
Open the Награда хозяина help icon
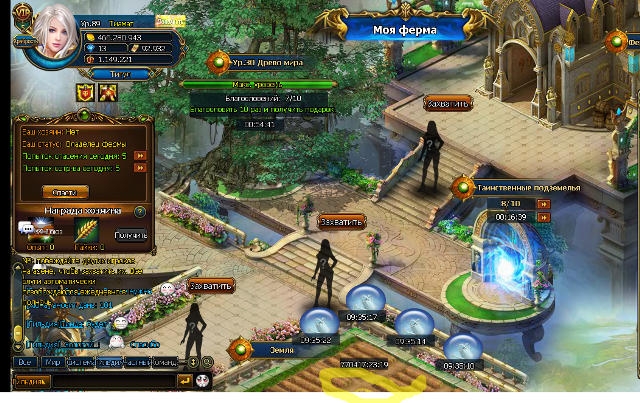click(x=140, y=211)
